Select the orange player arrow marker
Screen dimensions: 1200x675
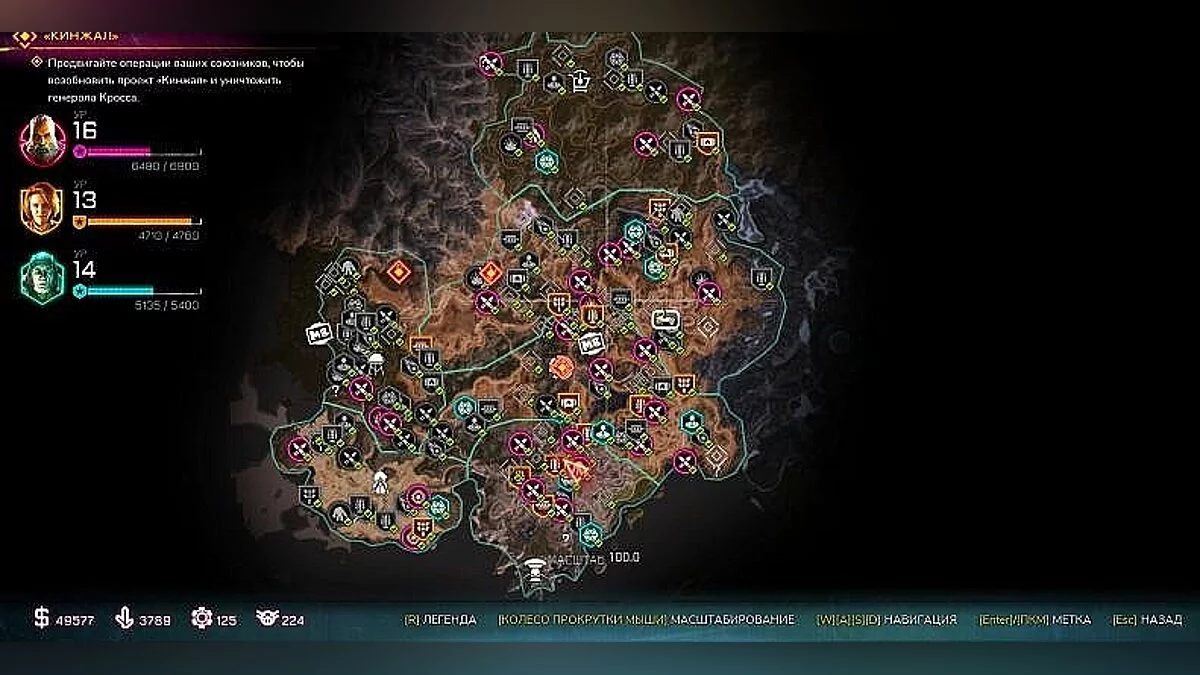tap(577, 466)
